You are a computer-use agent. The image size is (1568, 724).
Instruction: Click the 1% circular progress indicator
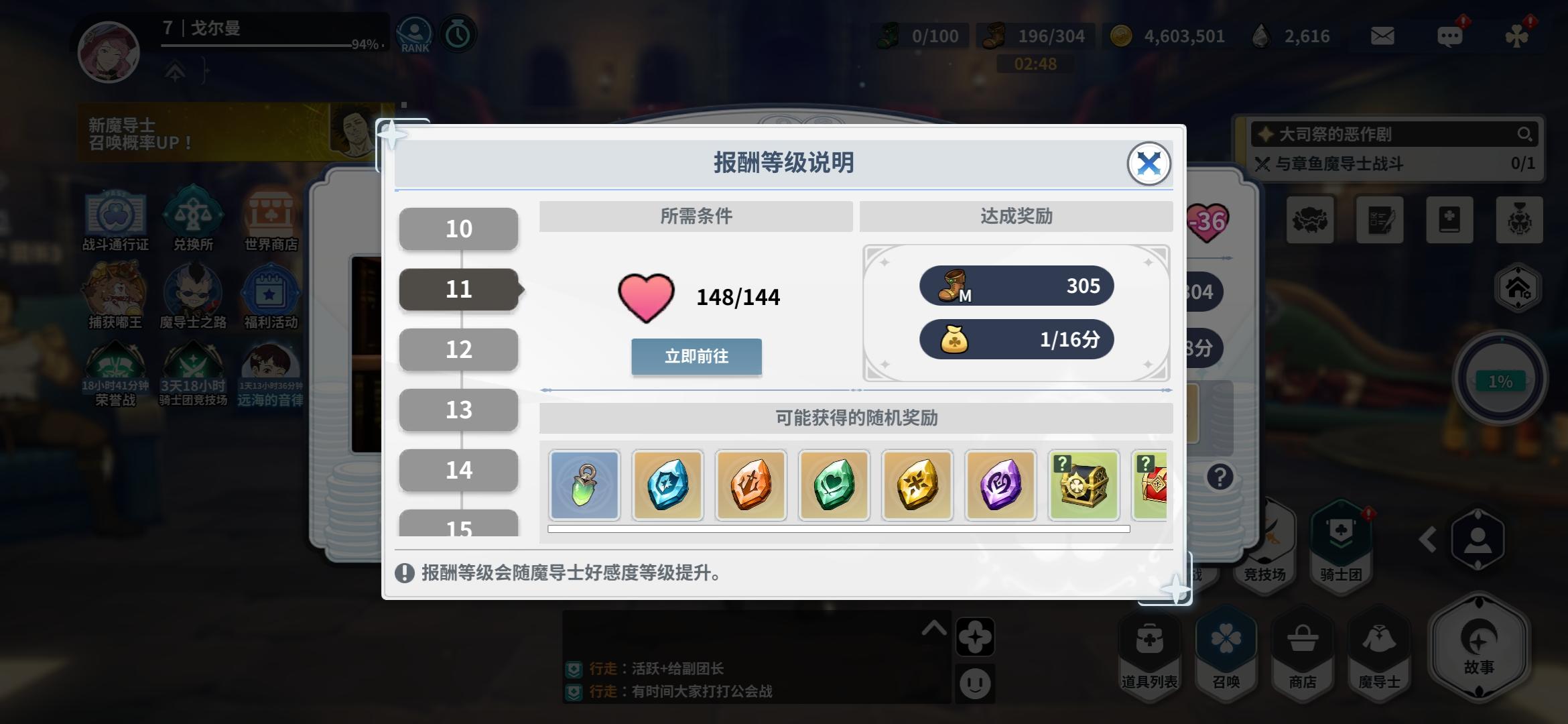tap(1501, 381)
